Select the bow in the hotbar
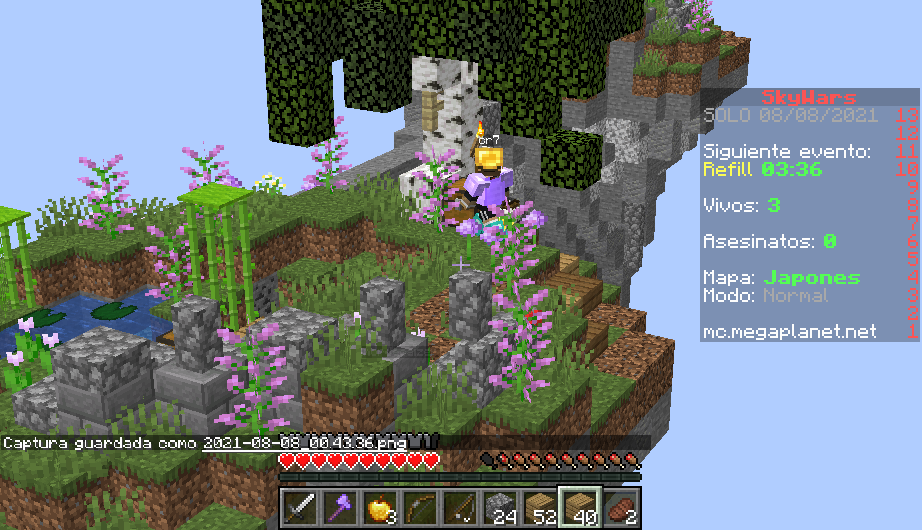The height and width of the screenshot is (530, 922). [x=419, y=508]
